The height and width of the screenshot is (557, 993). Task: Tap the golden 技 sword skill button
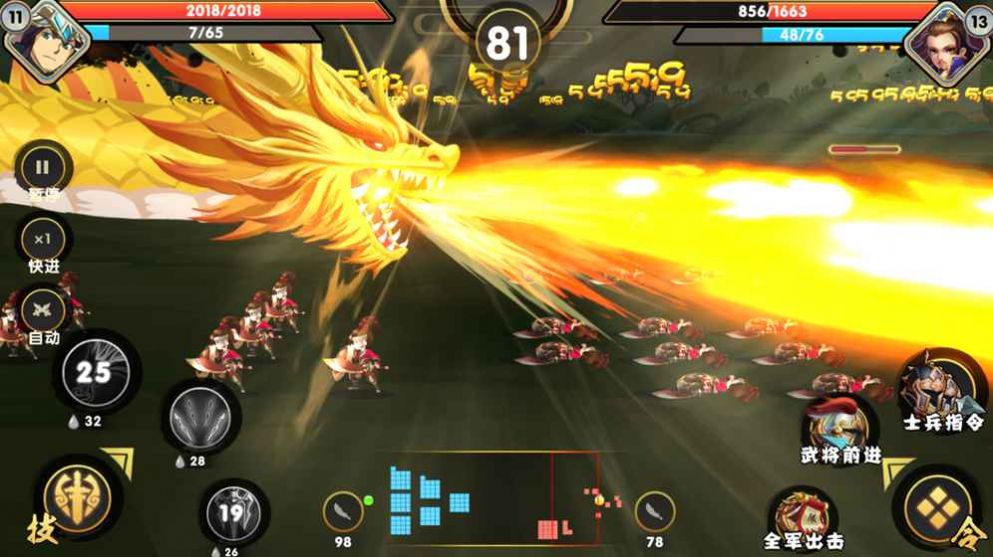pyautogui.click(x=77, y=498)
